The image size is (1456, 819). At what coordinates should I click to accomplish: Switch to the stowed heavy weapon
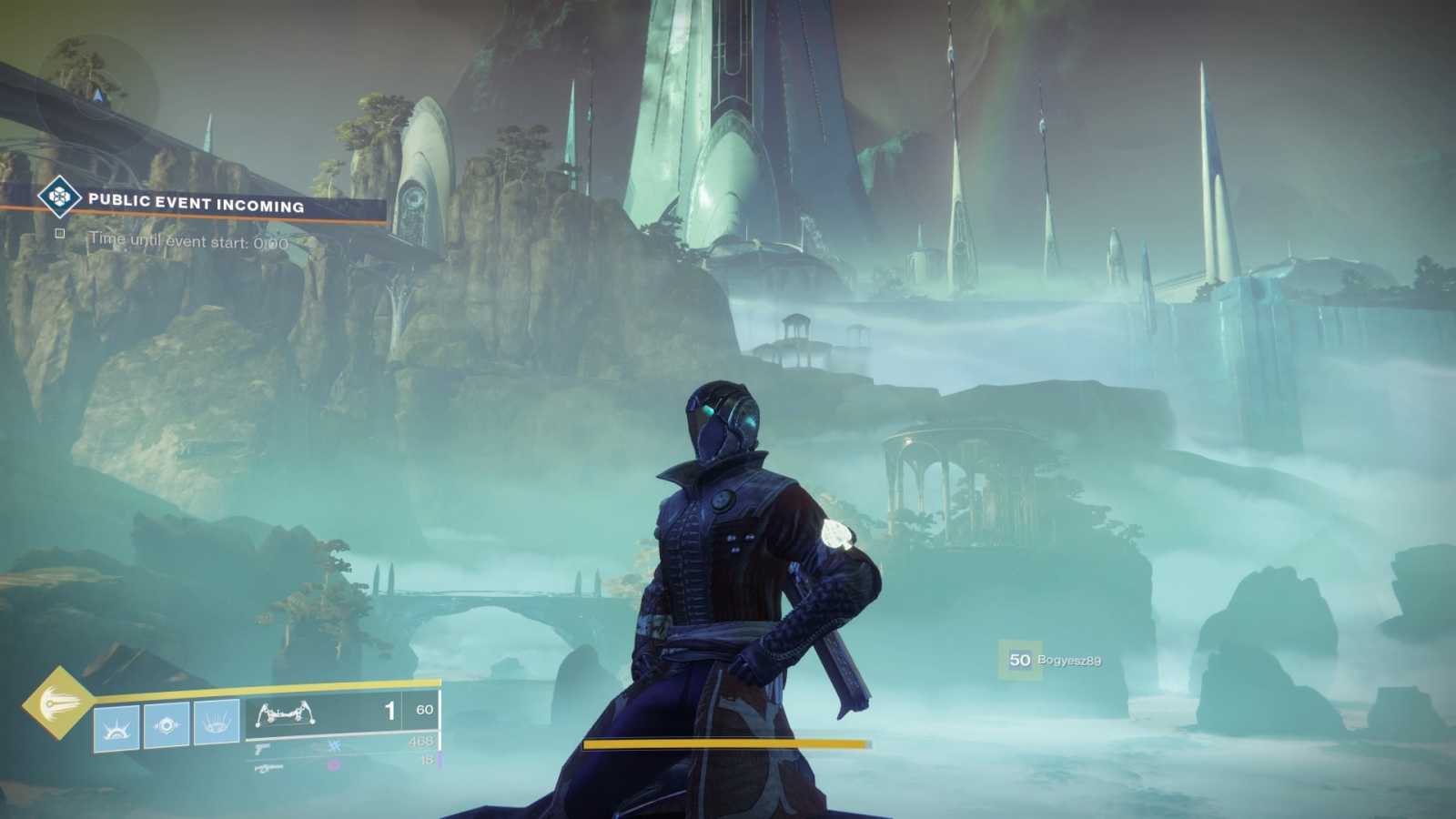(269, 769)
